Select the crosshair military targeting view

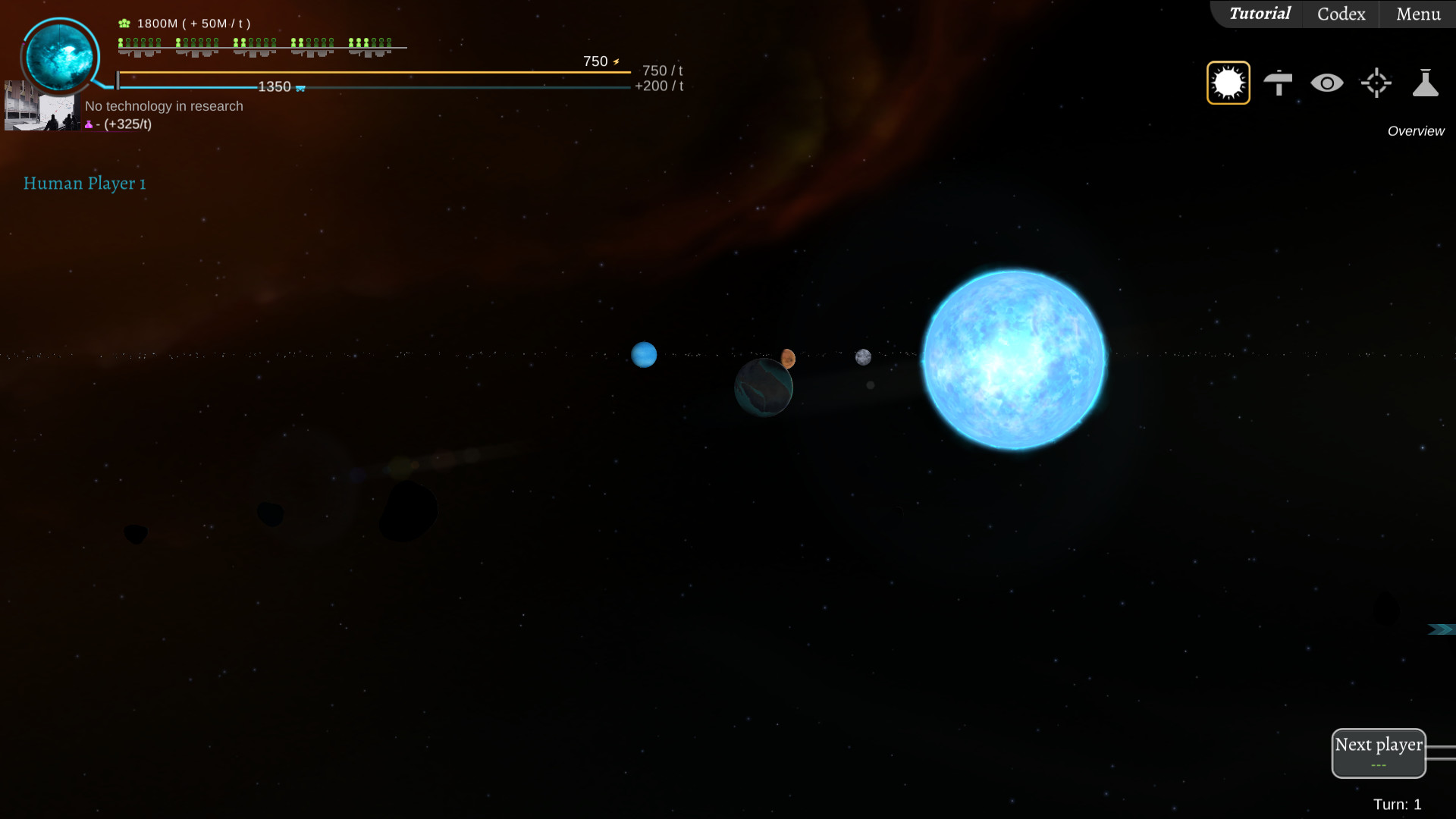pyautogui.click(x=1376, y=82)
